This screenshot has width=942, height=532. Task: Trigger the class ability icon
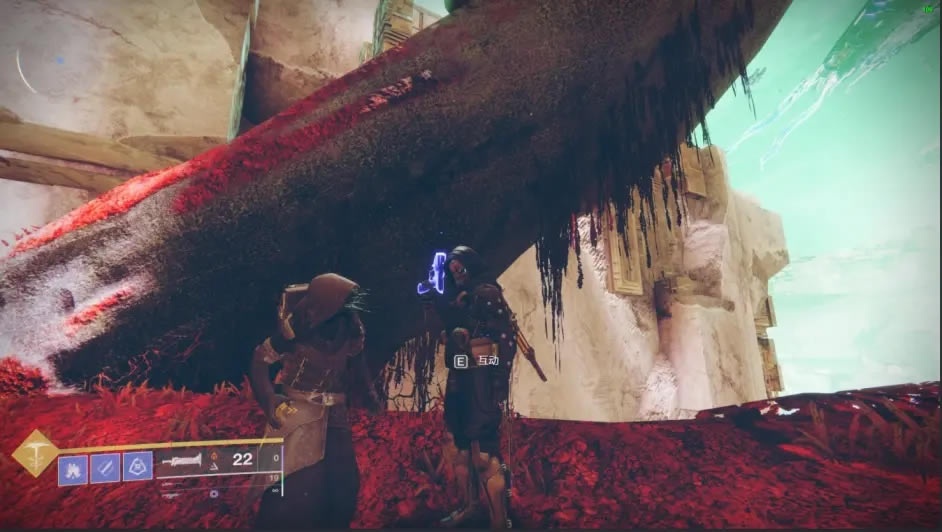tap(138, 466)
